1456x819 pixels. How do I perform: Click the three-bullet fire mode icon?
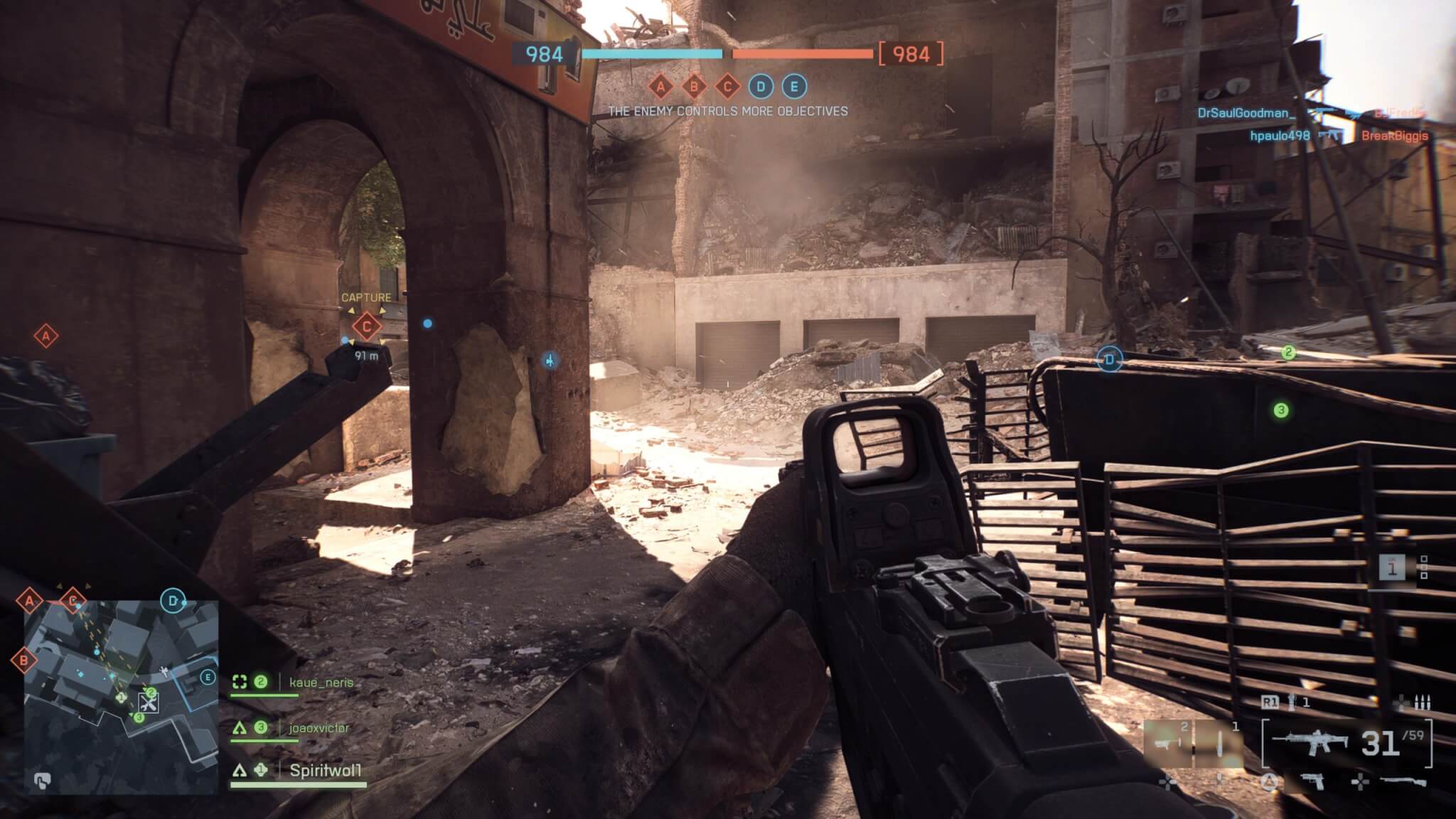point(1422,703)
